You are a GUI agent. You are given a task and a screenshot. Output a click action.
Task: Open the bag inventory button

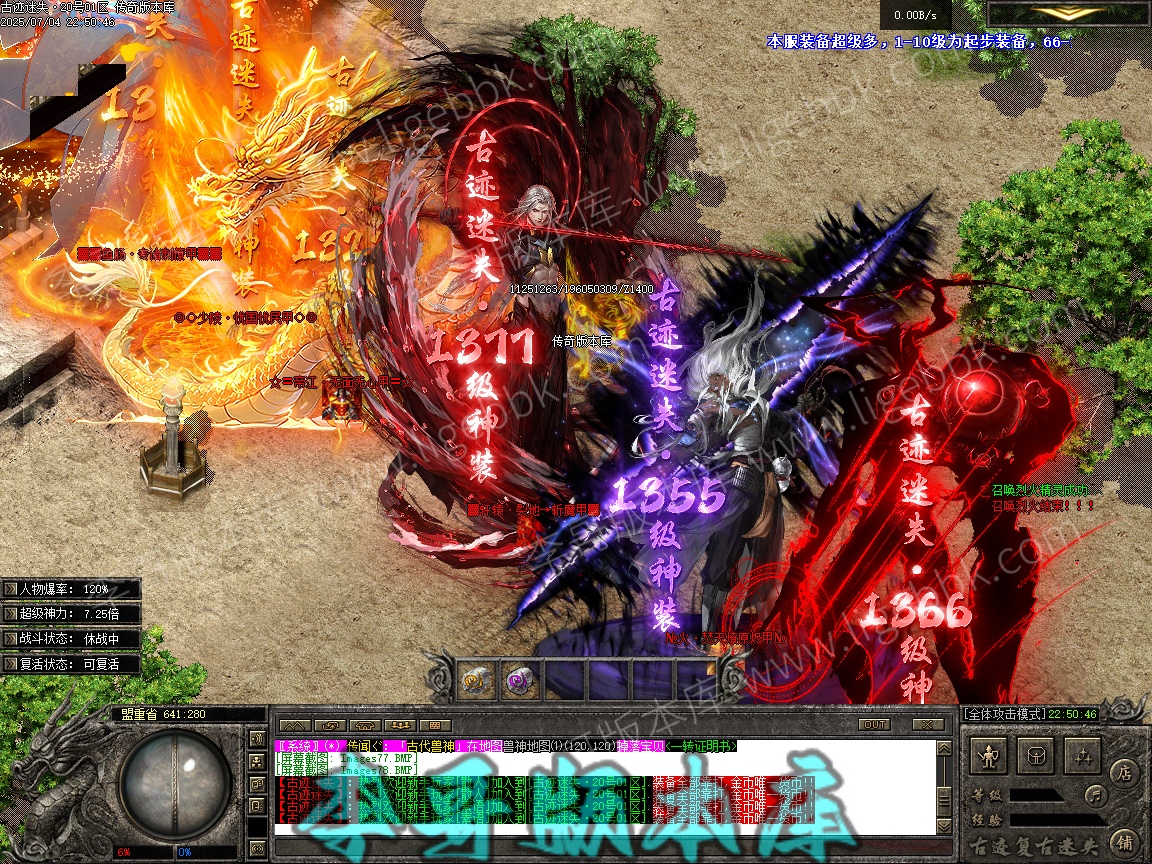click(x=1037, y=756)
